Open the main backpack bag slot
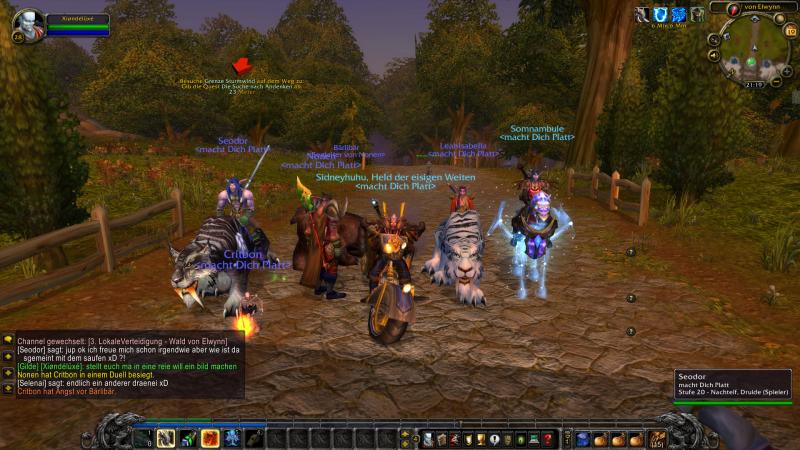800x450 pixels. pyautogui.click(x=658, y=438)
